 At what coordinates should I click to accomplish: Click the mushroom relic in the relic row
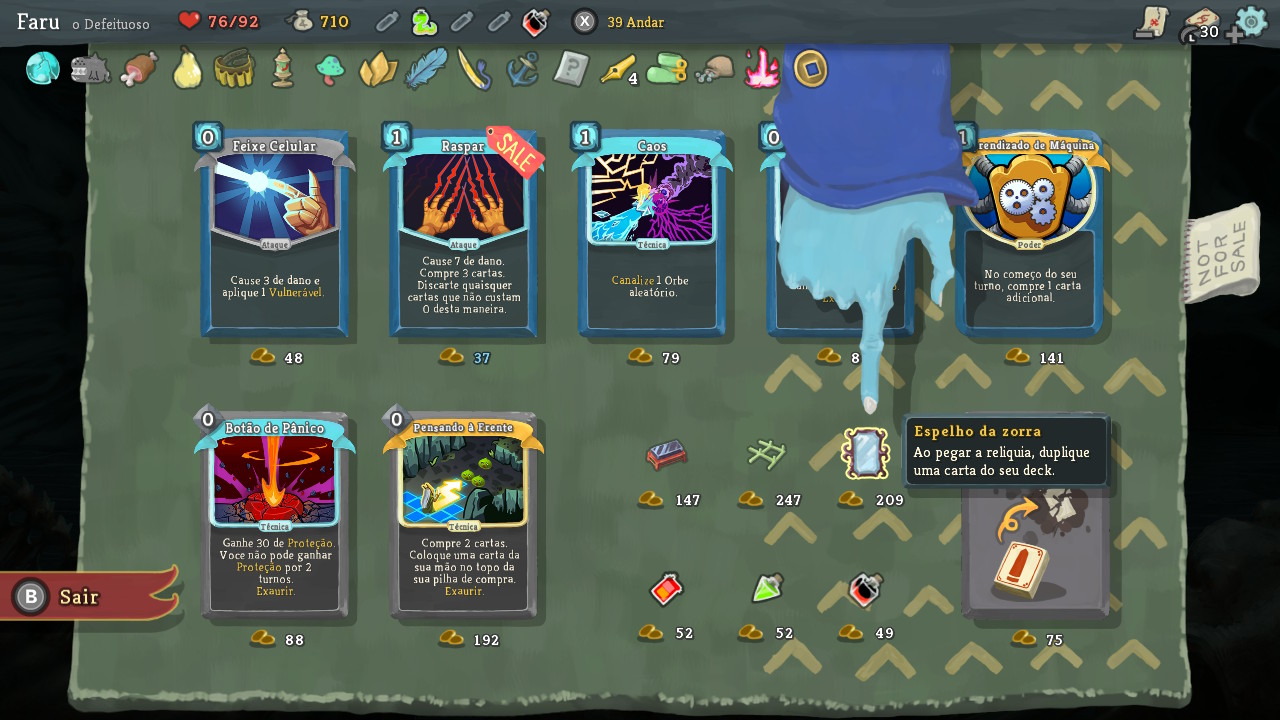pos(330,71)
